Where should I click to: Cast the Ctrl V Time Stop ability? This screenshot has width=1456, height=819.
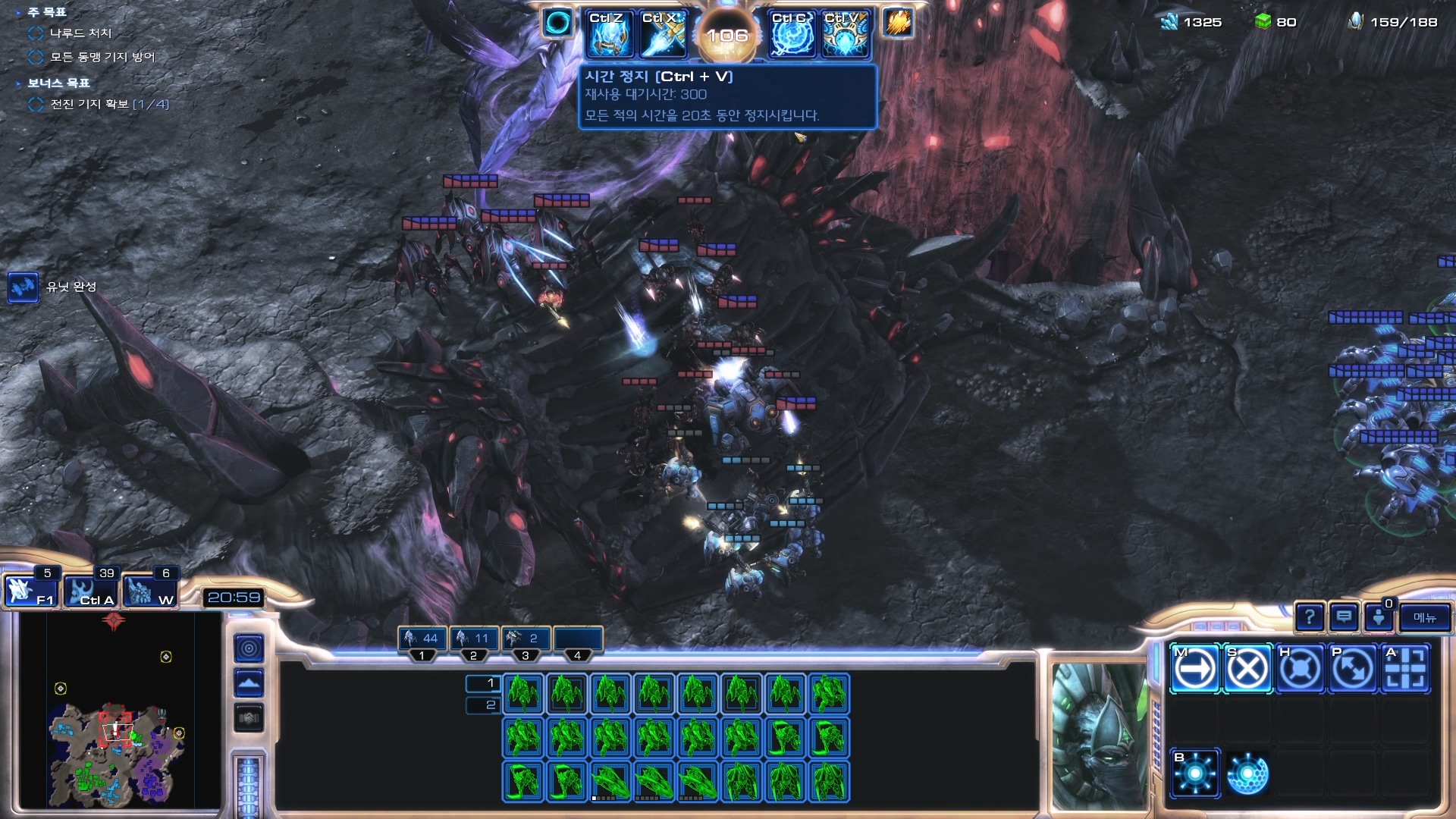tap(846, 35)
